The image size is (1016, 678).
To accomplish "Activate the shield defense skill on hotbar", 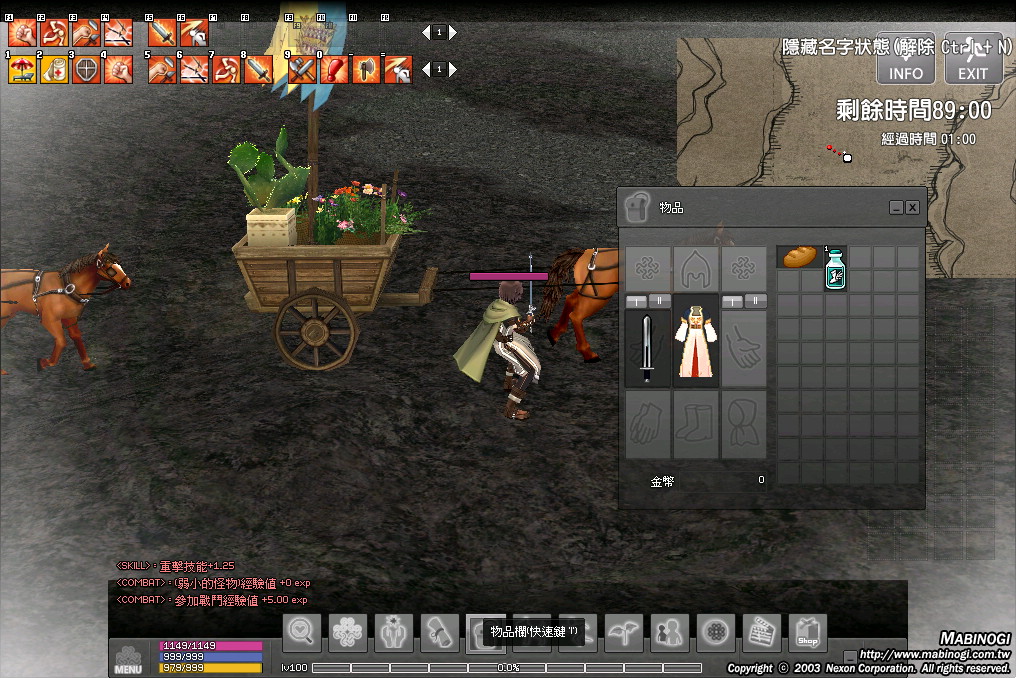I will [x=86, y=69].
